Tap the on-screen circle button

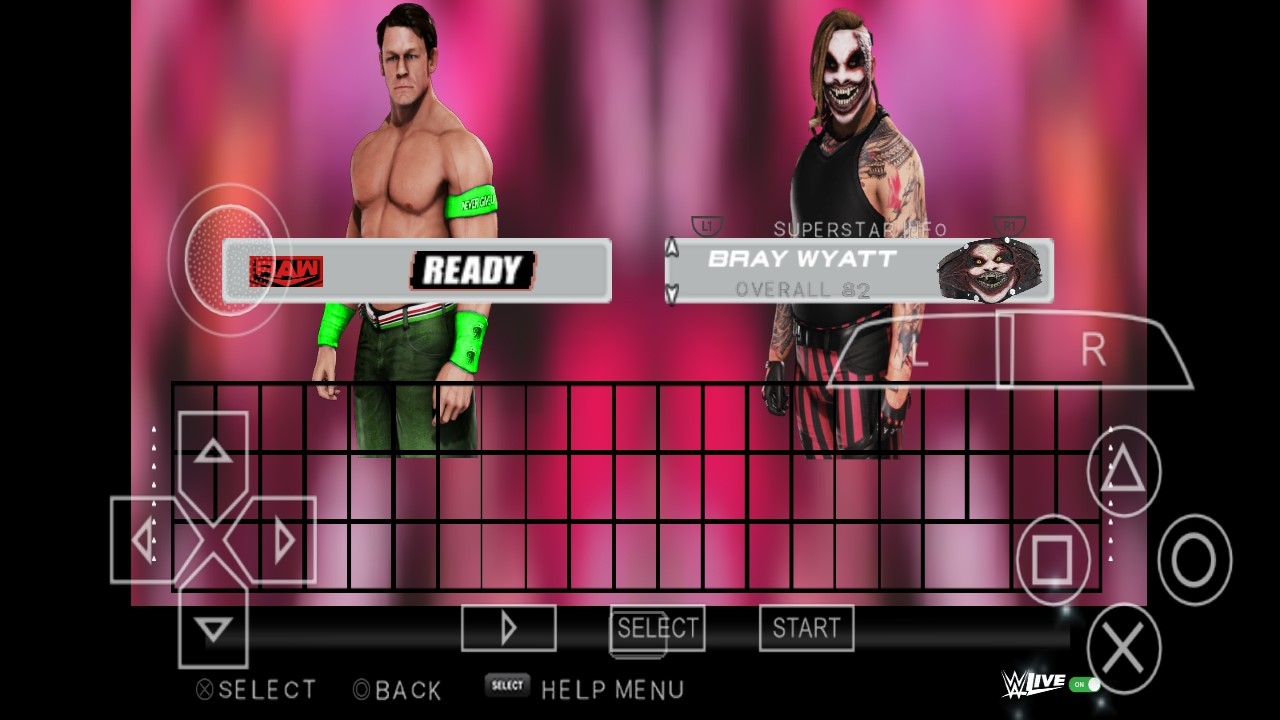[1194, 559]
